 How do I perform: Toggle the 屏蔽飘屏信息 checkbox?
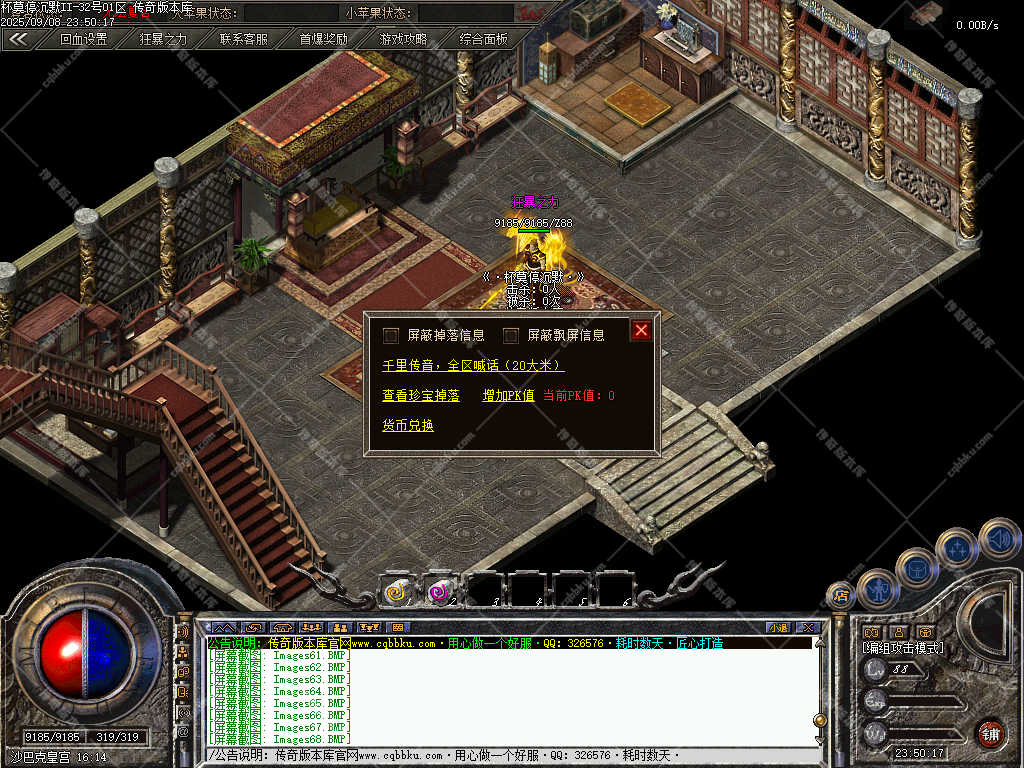511,335
